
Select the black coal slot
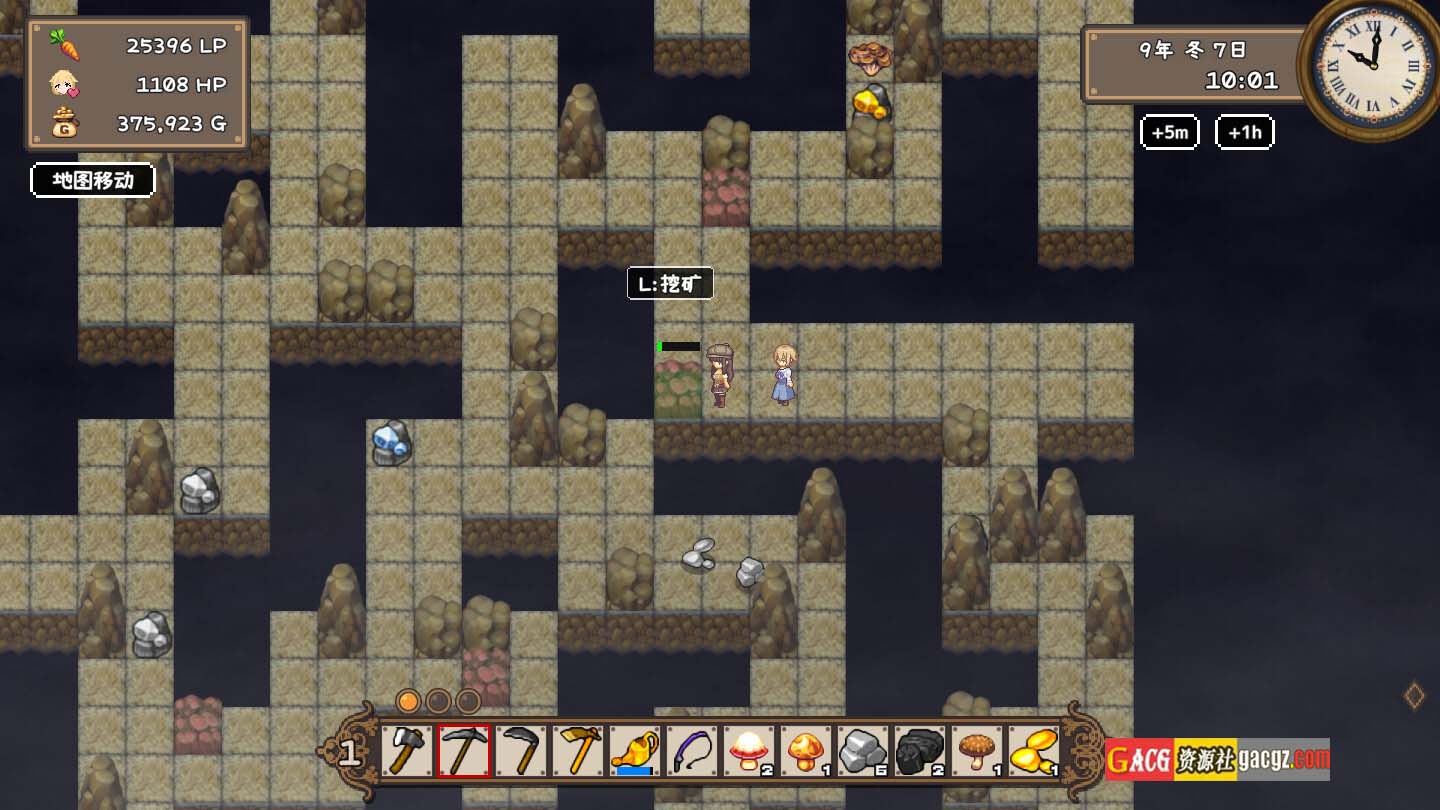point(920,751)
